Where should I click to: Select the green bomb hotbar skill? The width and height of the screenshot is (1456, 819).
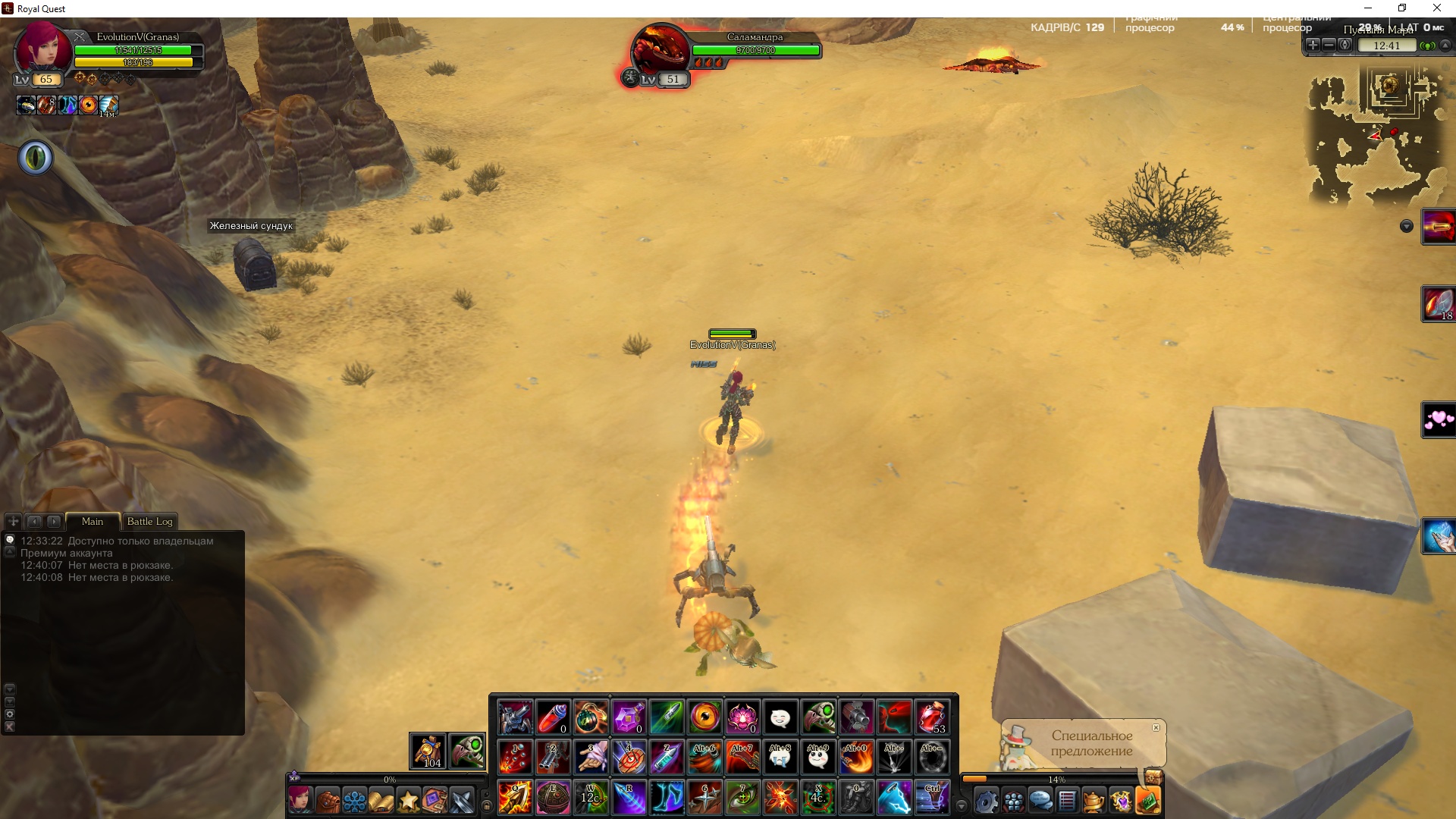tap(591, 717)
